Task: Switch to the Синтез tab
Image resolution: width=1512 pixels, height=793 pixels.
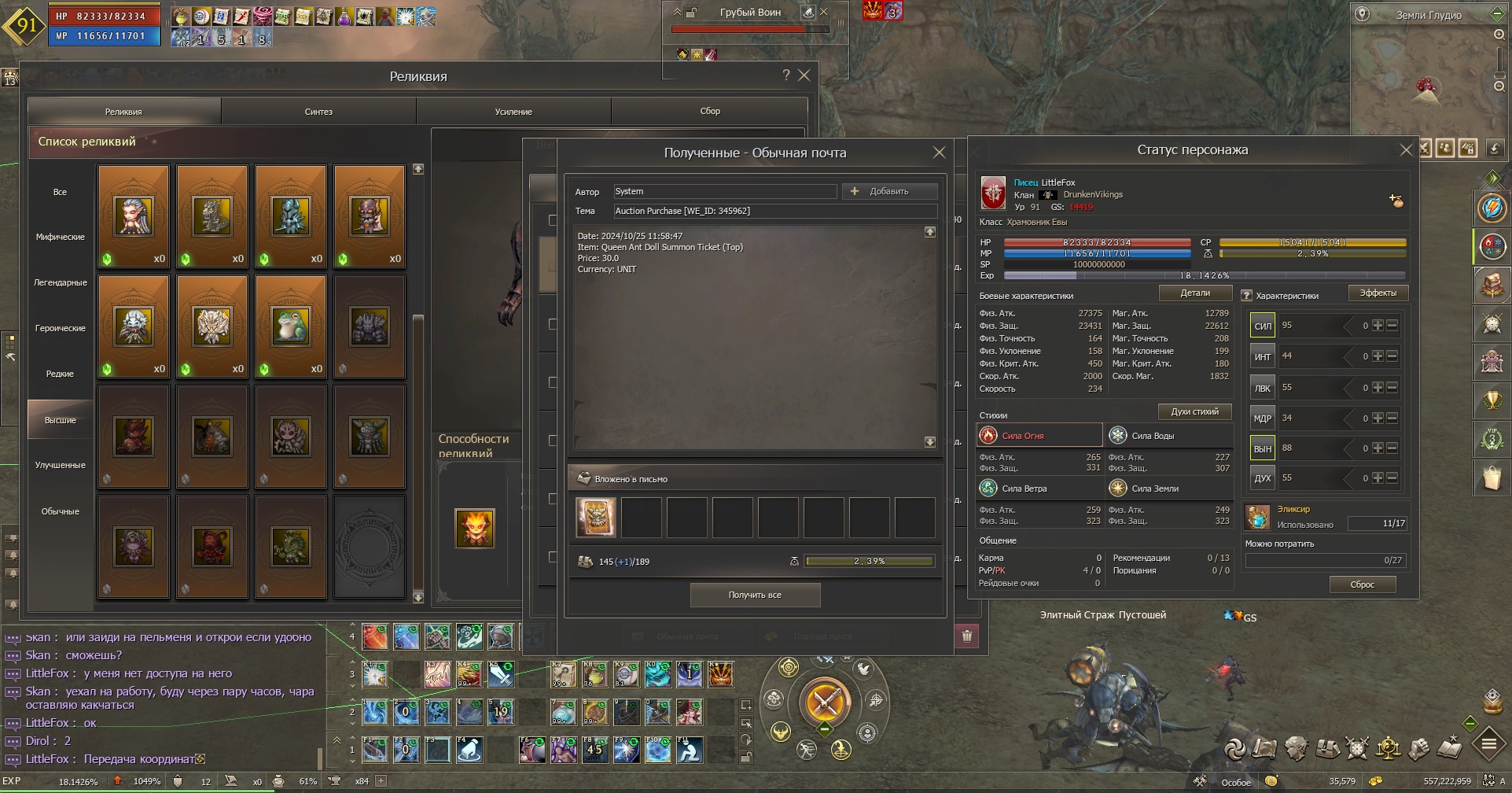Action: coord(318,112)
